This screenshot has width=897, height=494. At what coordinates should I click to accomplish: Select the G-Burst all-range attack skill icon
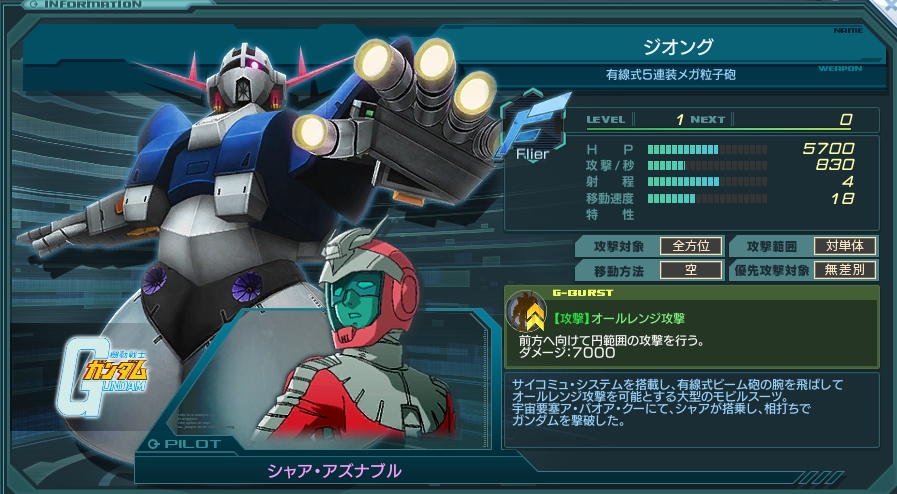coord(525,313)
